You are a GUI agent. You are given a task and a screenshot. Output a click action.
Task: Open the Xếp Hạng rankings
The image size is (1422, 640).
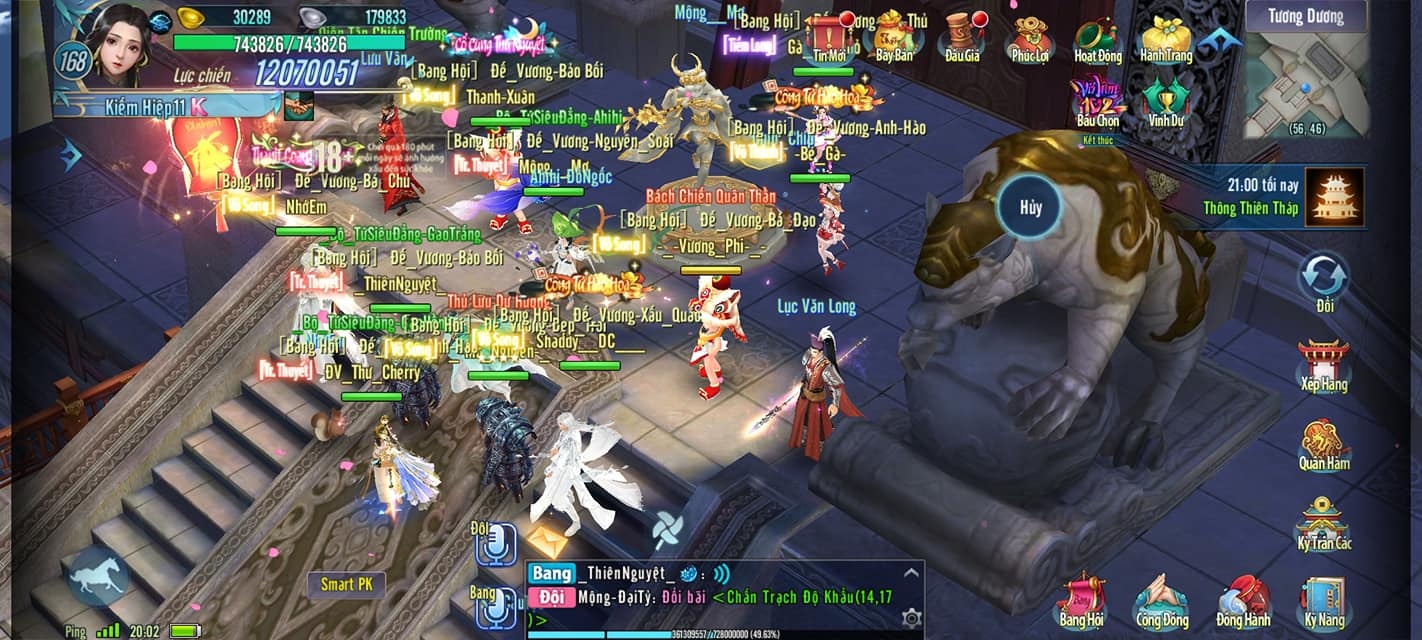(x=1323, y=366)
